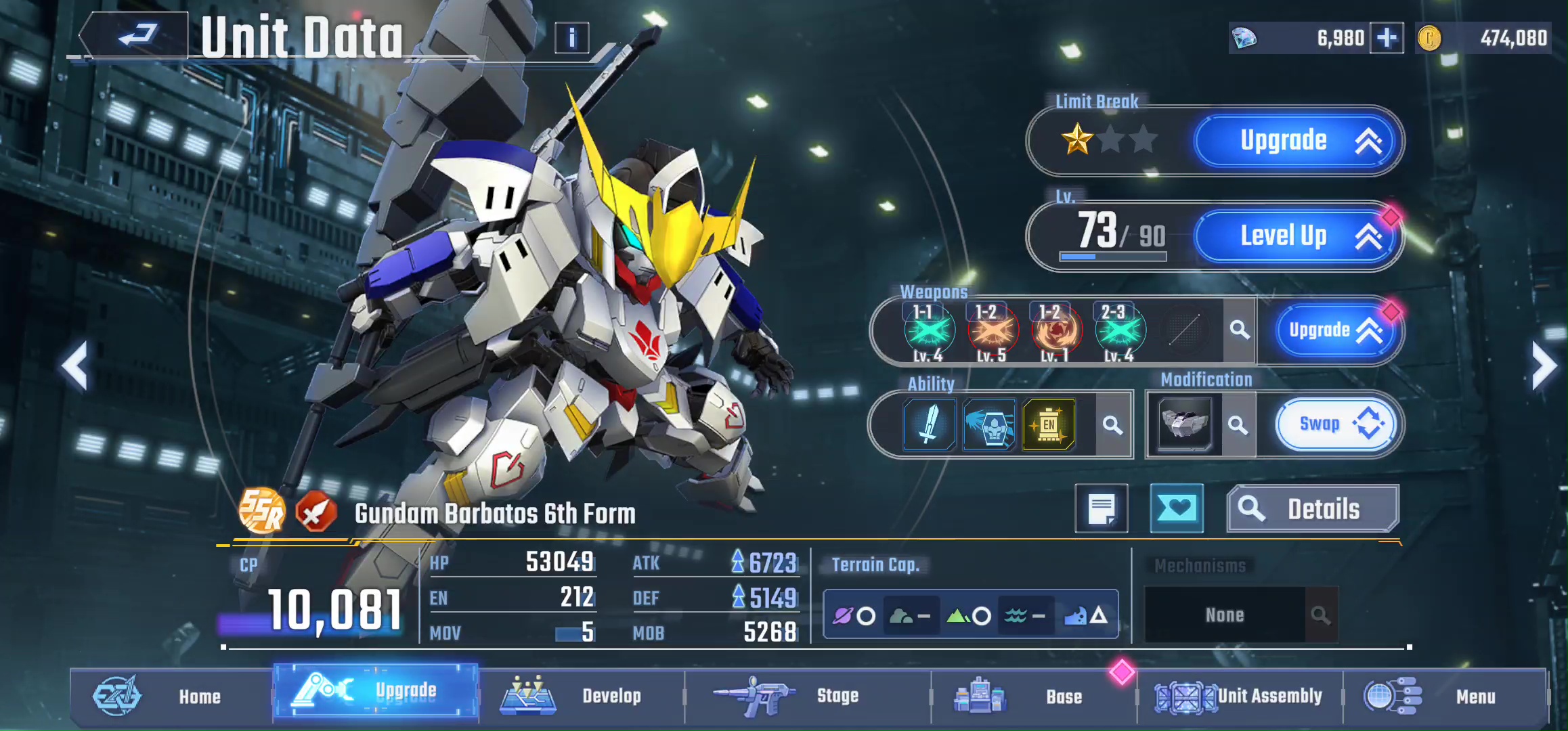1568x731 pixels.
Task: Show the next unit with right arrow
Action: pos(1544,366)
